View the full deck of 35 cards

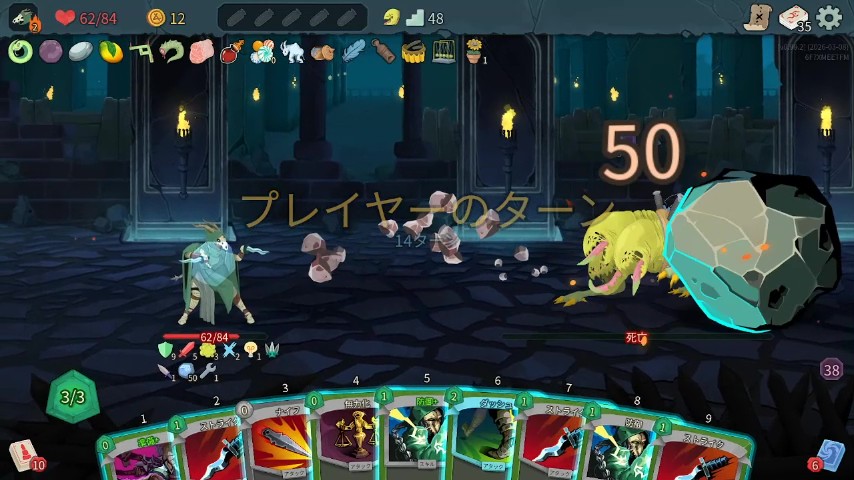(x=795, y=18)
